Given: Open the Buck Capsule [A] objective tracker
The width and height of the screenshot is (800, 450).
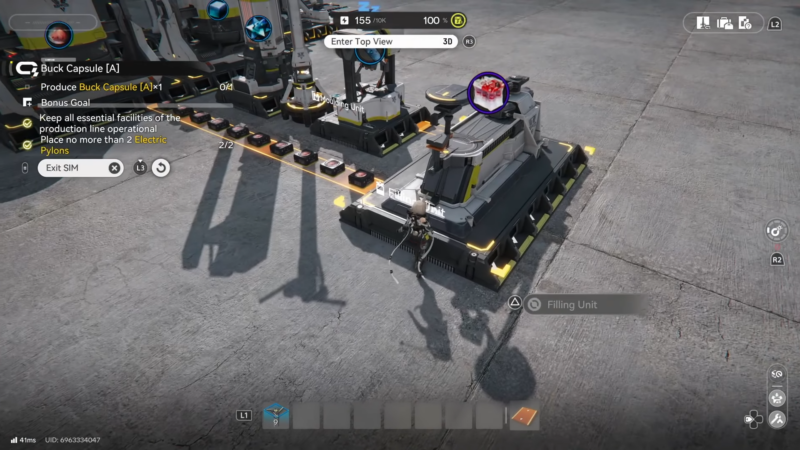Looking at the screenshot, I should [80, 69].
